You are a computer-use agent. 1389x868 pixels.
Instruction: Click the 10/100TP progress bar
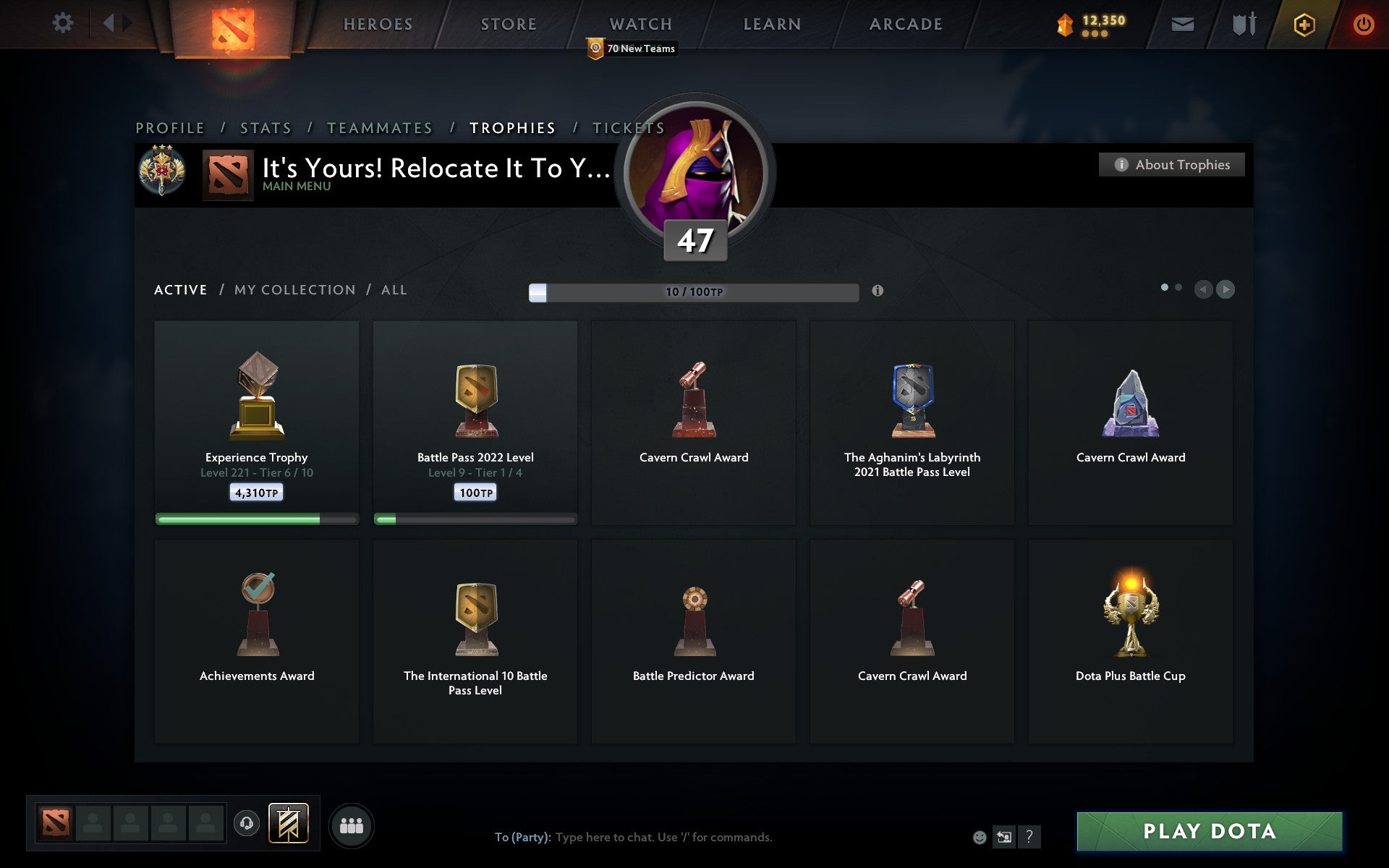point(694,292)
